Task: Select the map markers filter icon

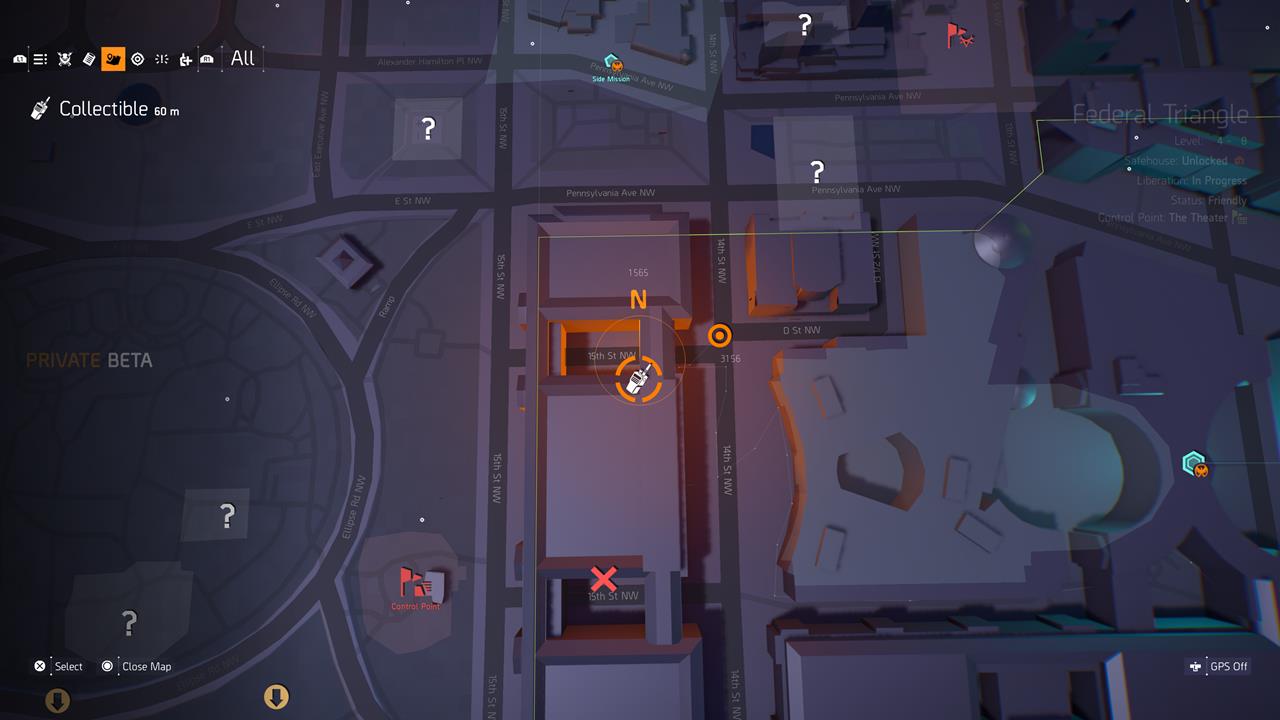Action: click(x=113, y=58)
